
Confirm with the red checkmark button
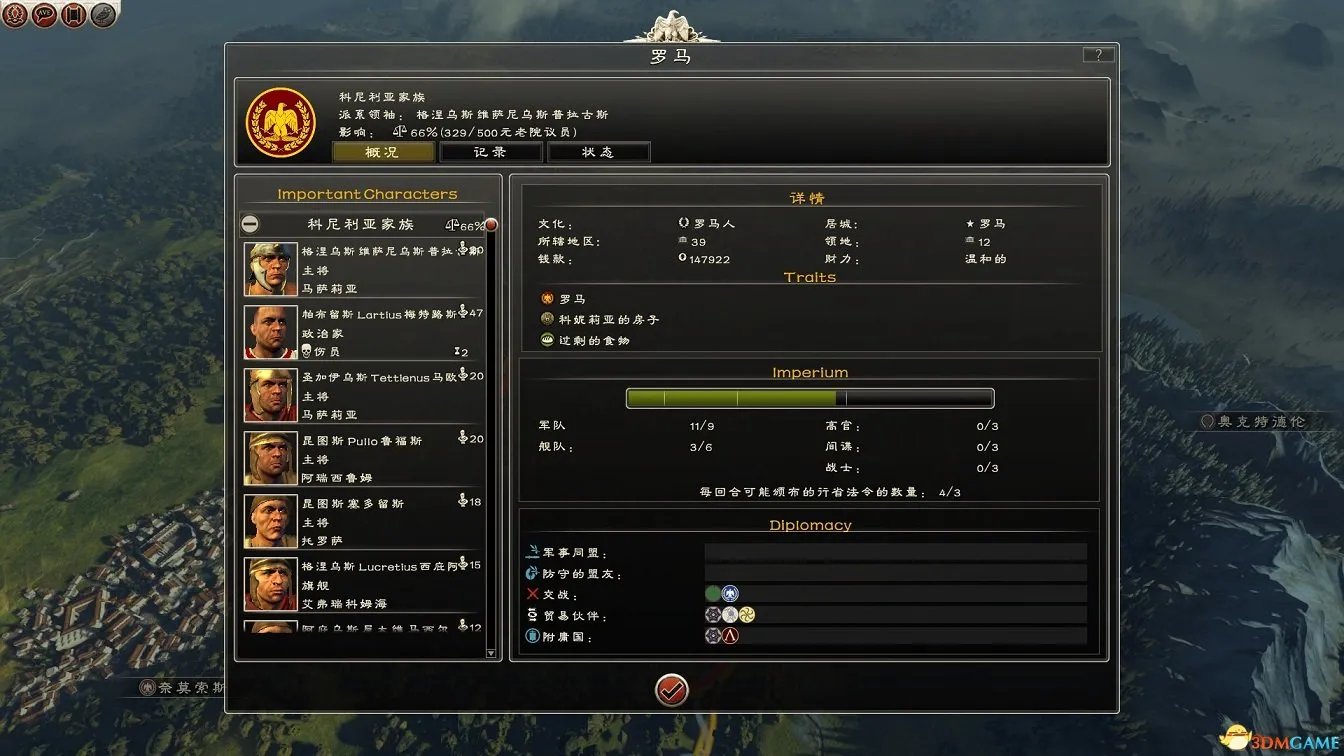pos(672,690)
